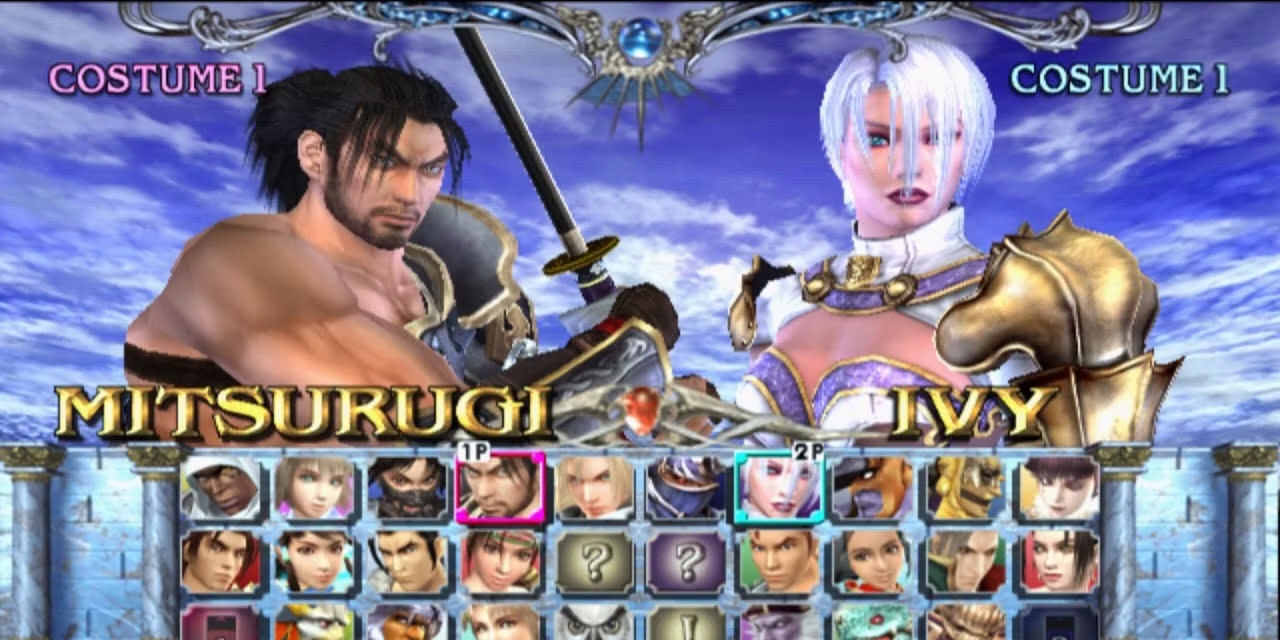Select Nightmare's blue-helmeted portrait
The height and width of the screenshot is (640, 1280).
tap(687, 488)
